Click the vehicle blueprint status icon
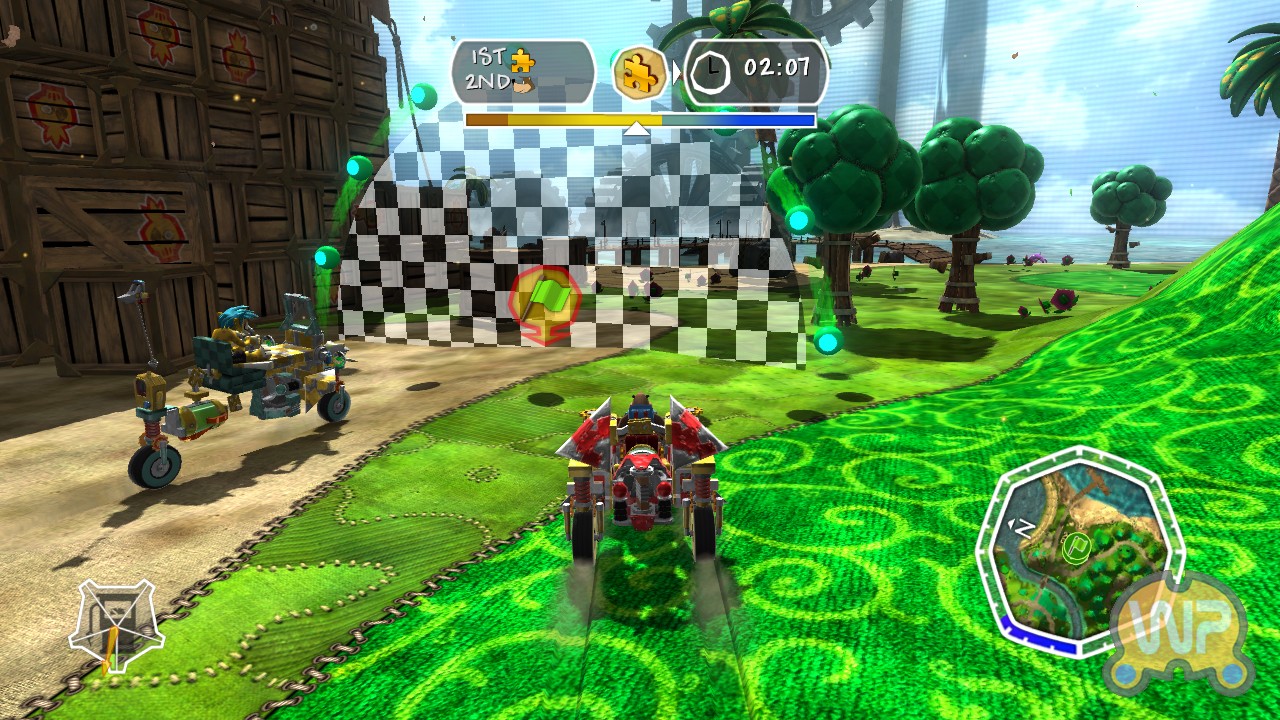 [x=116, y=626]
